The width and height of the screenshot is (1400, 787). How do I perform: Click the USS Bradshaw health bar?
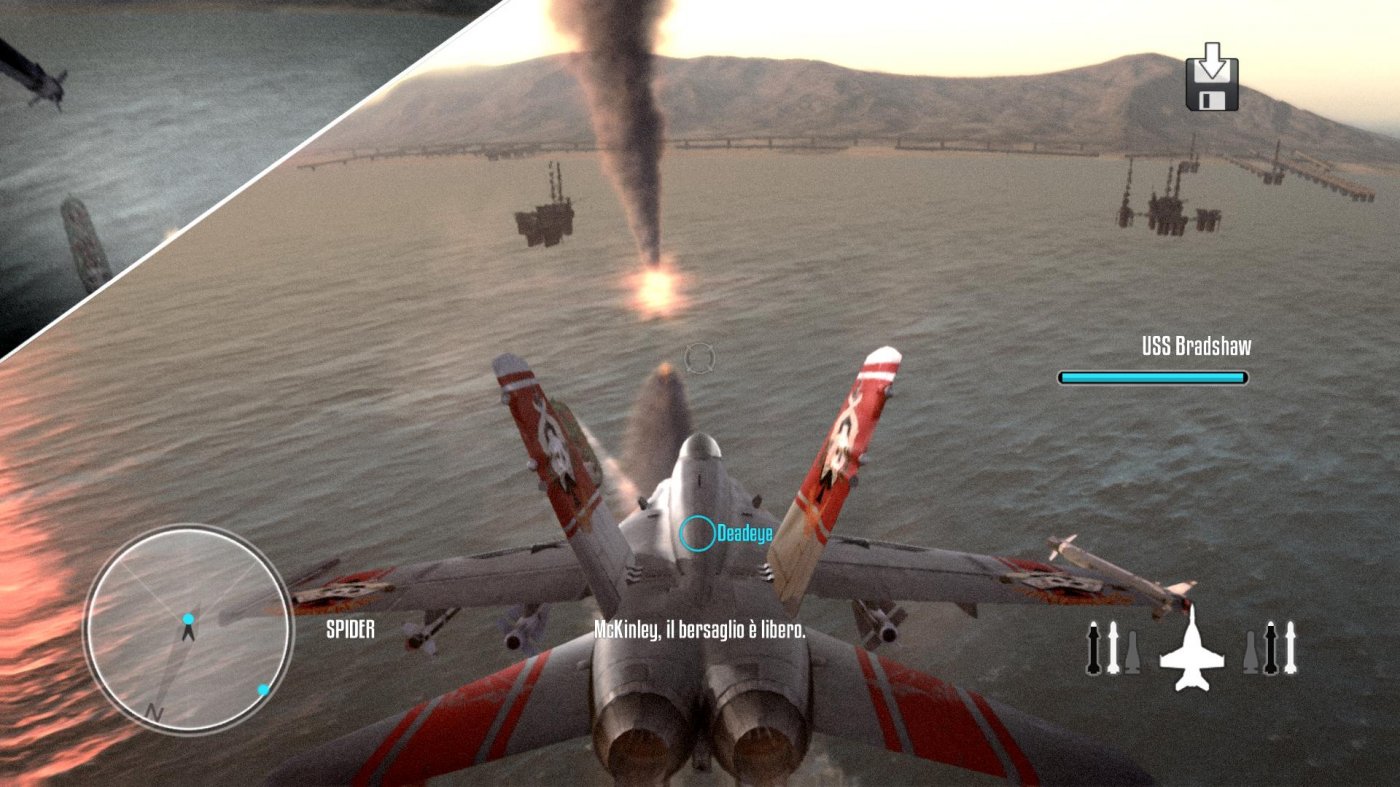(1152, 378)
